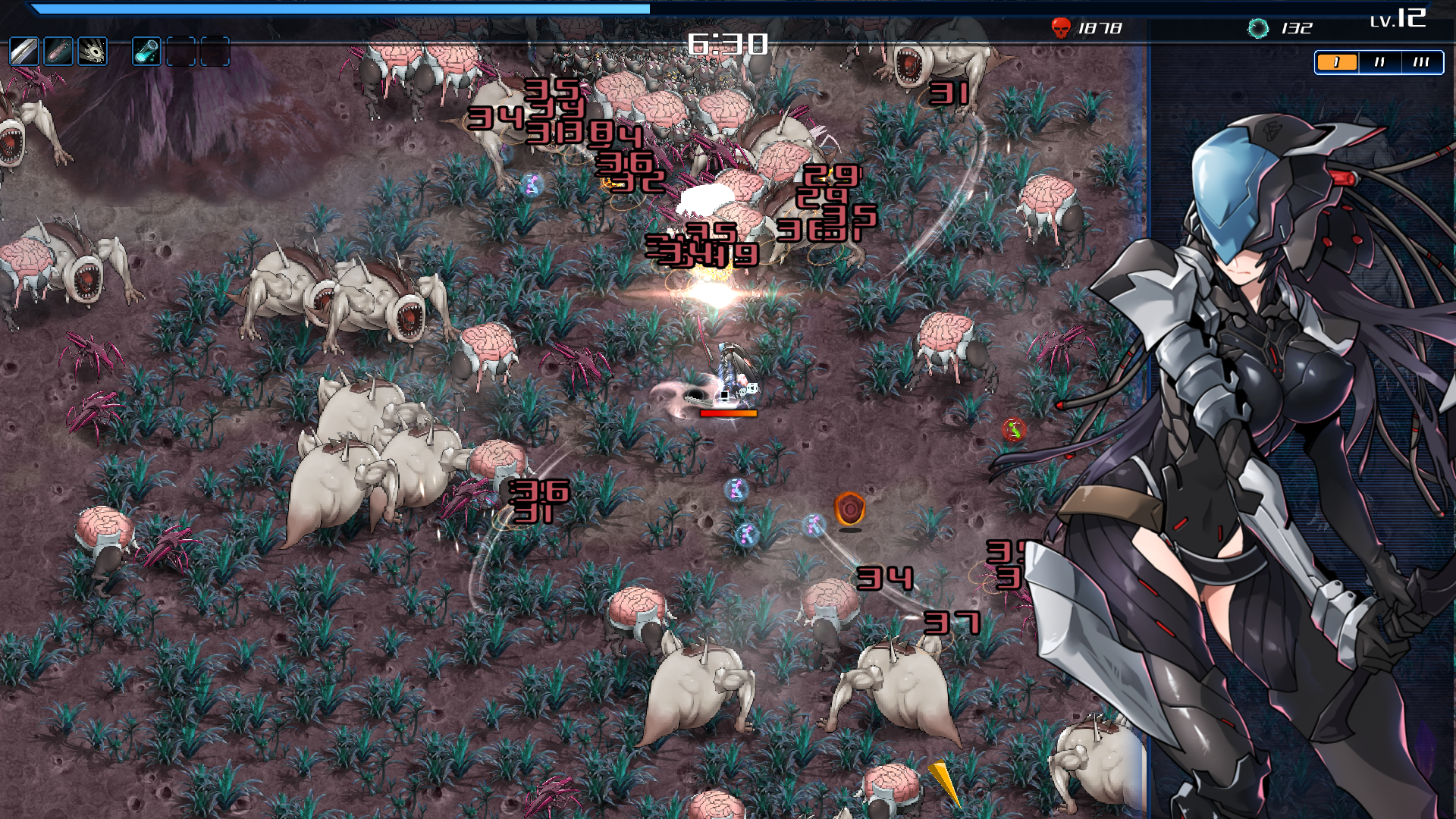Switch to the orange option I
This screenshot has width=1456, height=819.
1336,62
